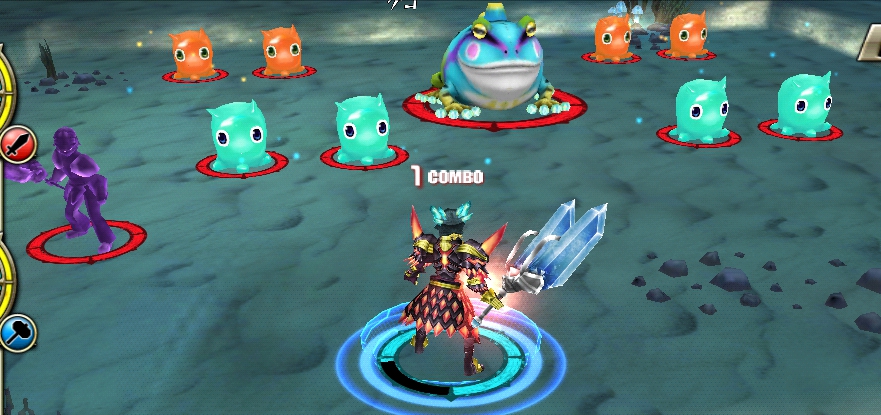
Task: Tap the blue hammer icon
Action: 17,332
